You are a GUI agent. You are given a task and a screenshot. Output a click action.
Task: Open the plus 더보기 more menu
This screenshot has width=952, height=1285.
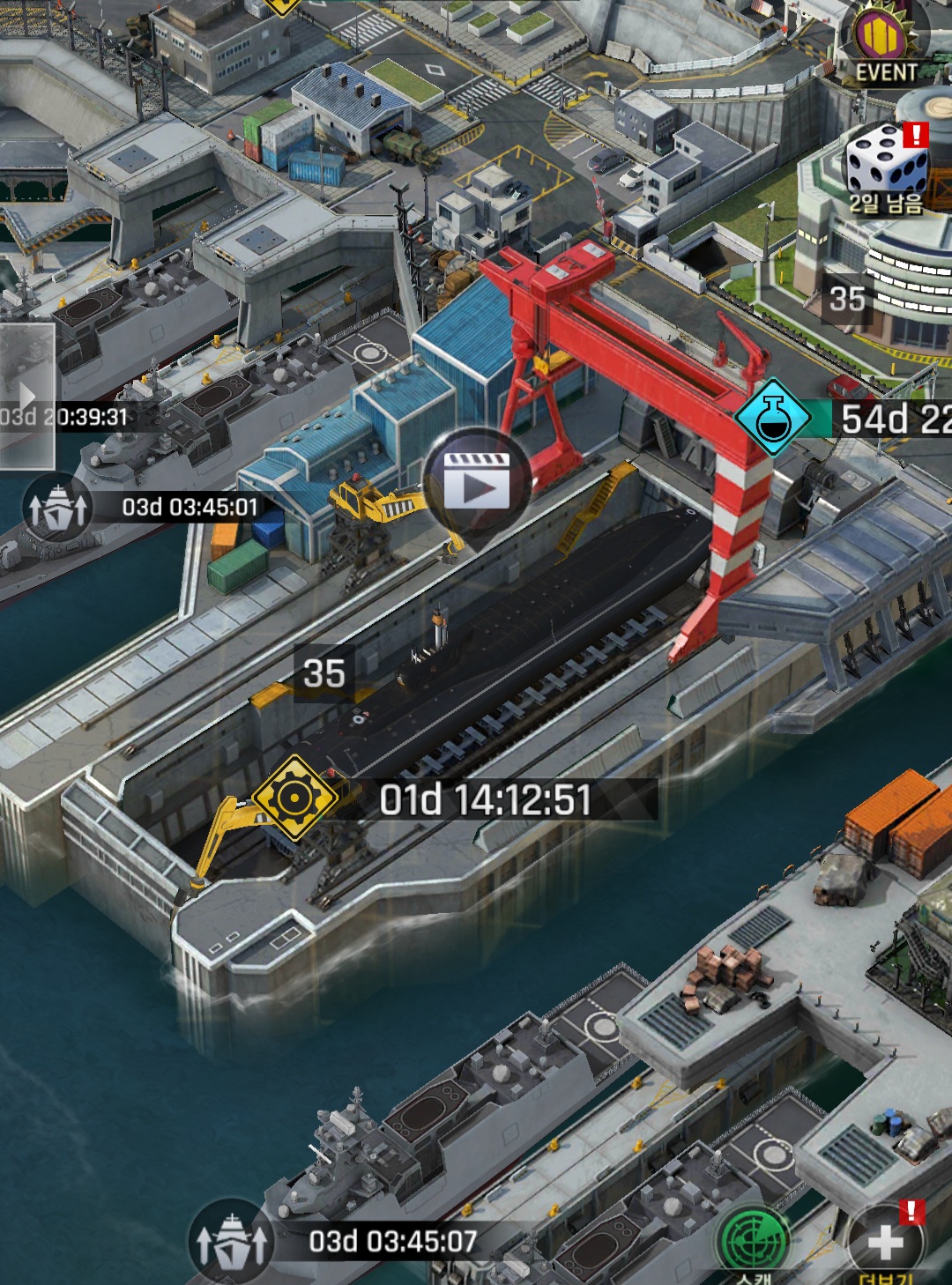point(886,1243)
